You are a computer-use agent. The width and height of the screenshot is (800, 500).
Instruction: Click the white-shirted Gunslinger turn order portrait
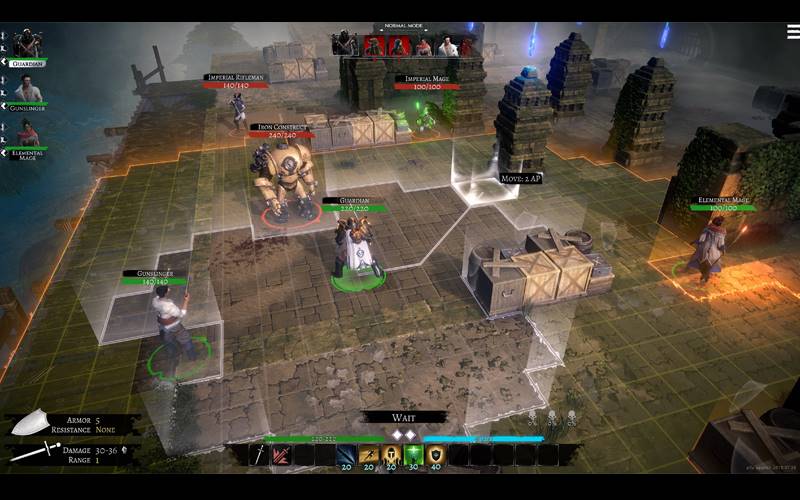[x=448, y=45]
